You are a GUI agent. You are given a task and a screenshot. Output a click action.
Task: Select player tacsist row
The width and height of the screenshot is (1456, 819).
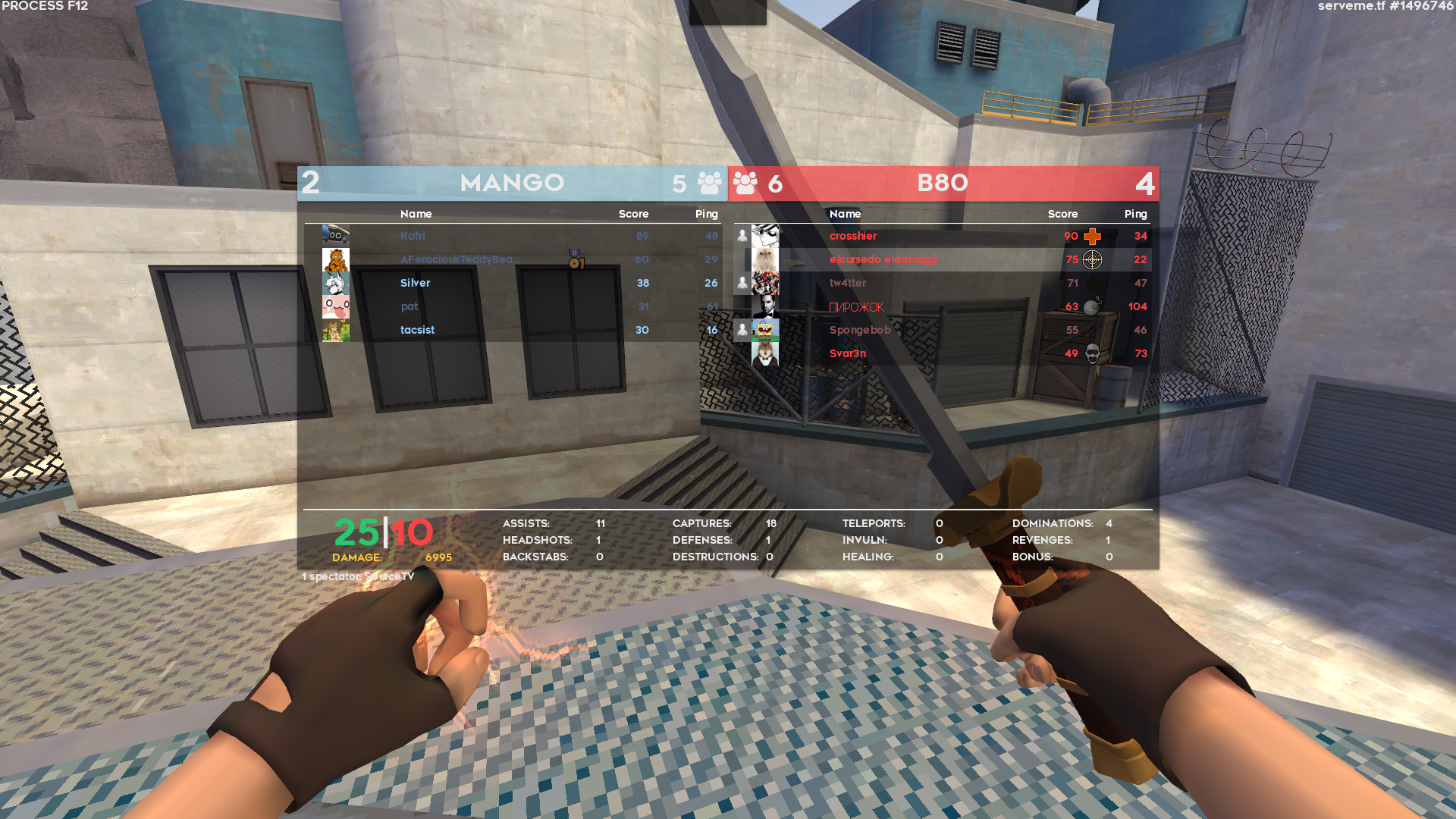pyautogui.click(x=418, y=330)
